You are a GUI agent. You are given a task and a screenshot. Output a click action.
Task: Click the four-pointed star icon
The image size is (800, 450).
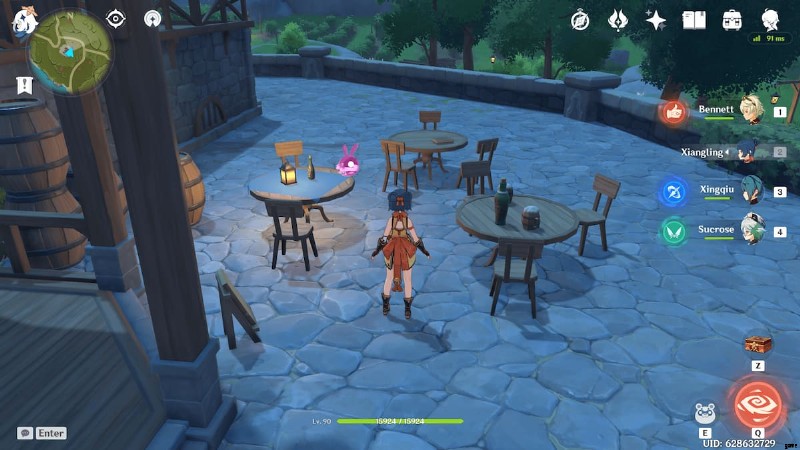[x=656, y=20]
